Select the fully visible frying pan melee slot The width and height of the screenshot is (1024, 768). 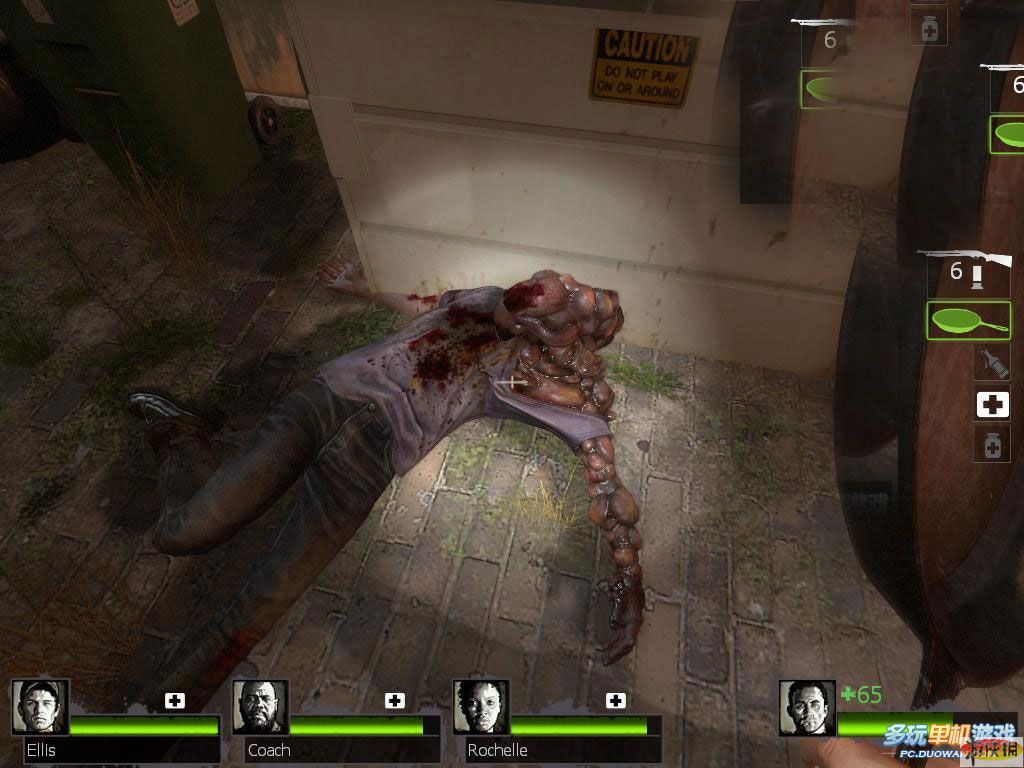pos(967,320)
